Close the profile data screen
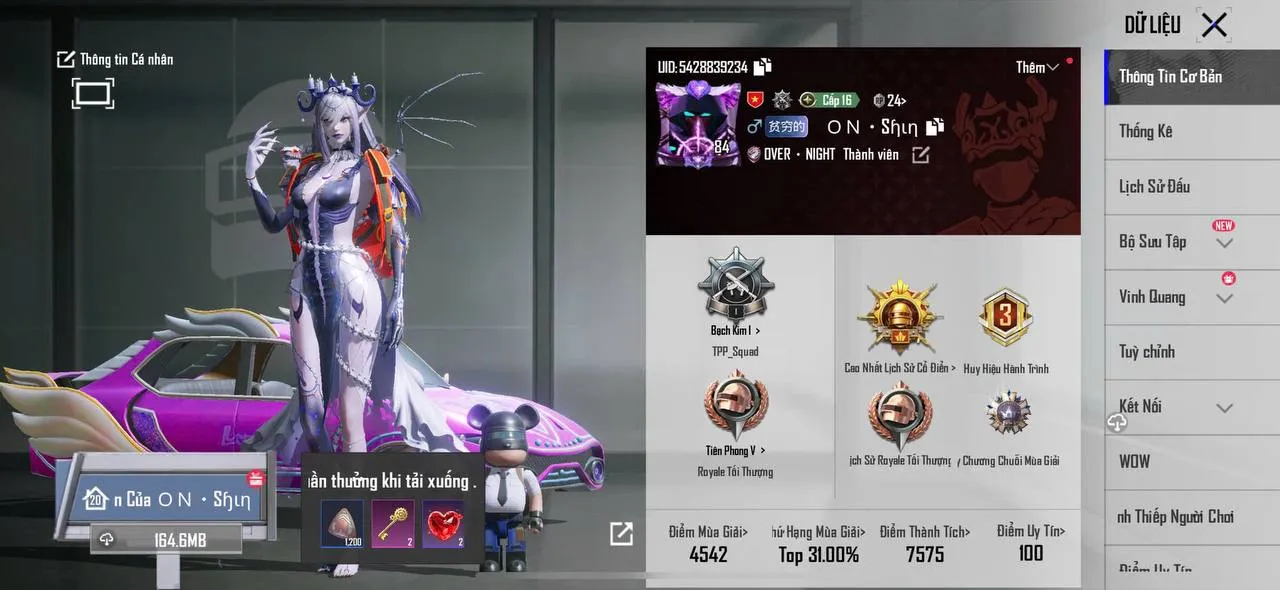 pyautogui.click(x=1214, y=25)
